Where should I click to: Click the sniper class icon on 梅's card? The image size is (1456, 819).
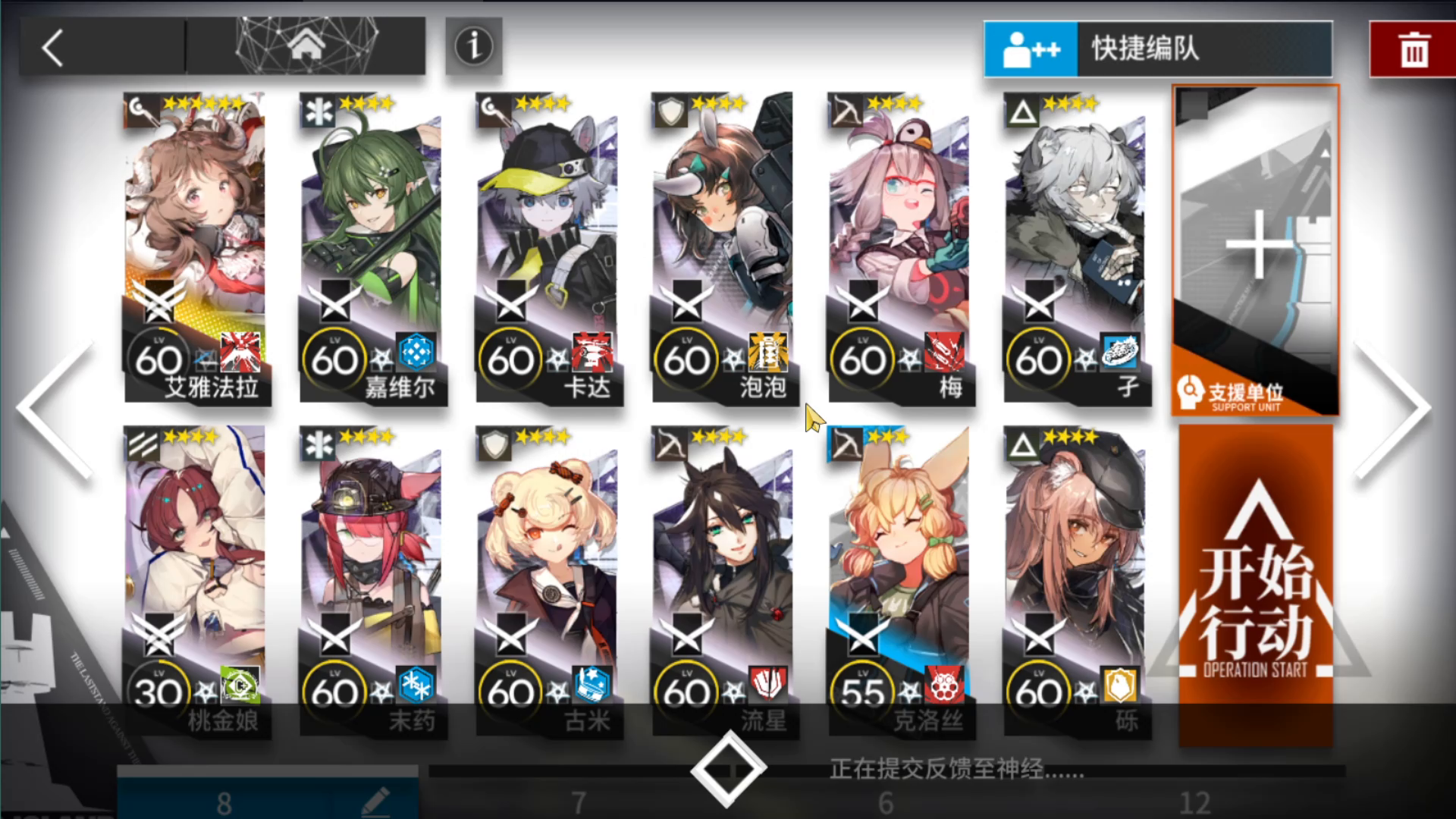(846, 111)
